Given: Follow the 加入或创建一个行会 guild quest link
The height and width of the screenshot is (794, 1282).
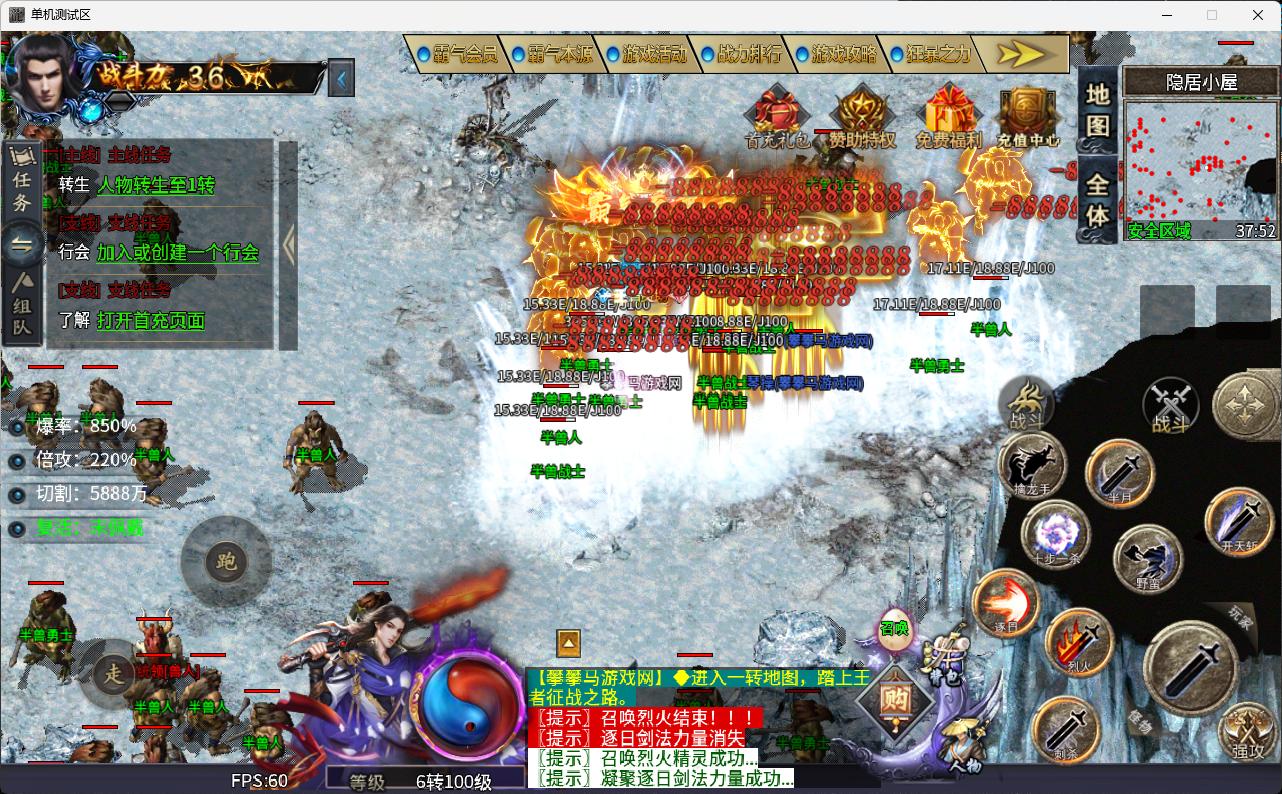Looking at the screenshot, I should [177, 253].
